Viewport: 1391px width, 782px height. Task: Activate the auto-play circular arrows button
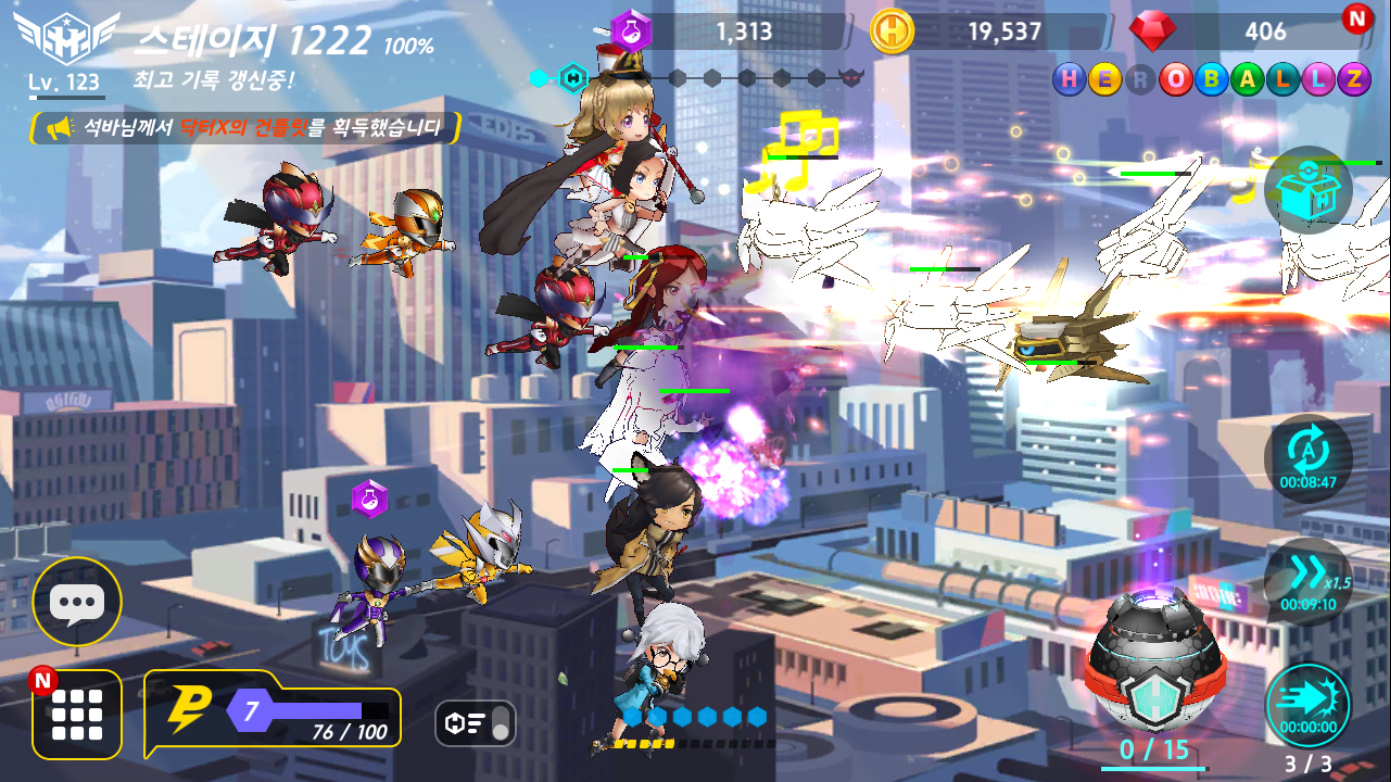click(x=1308, y=456)
